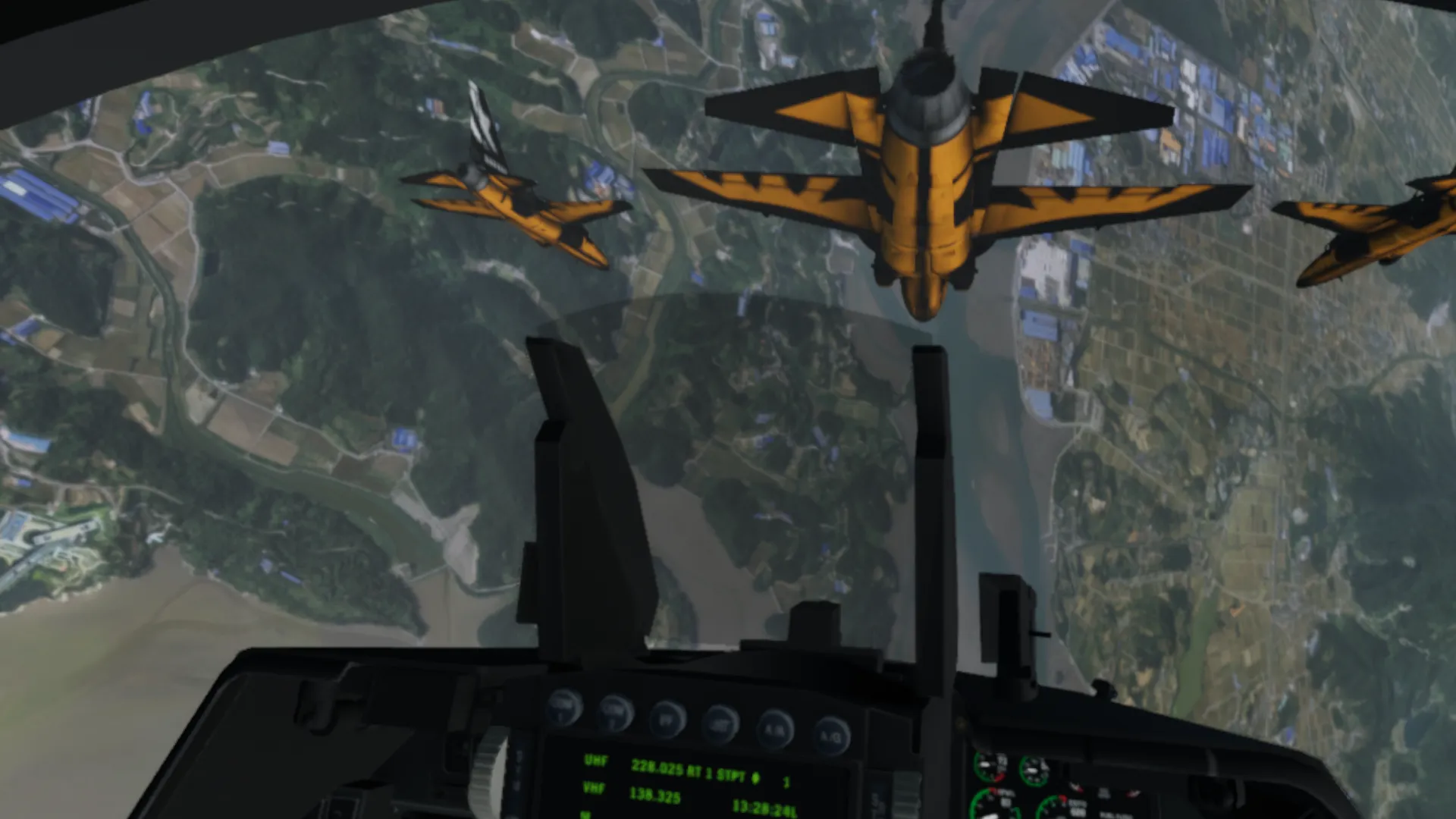Select the IFF override button
Screen dimensions: 1456x819
coord(667,718)
